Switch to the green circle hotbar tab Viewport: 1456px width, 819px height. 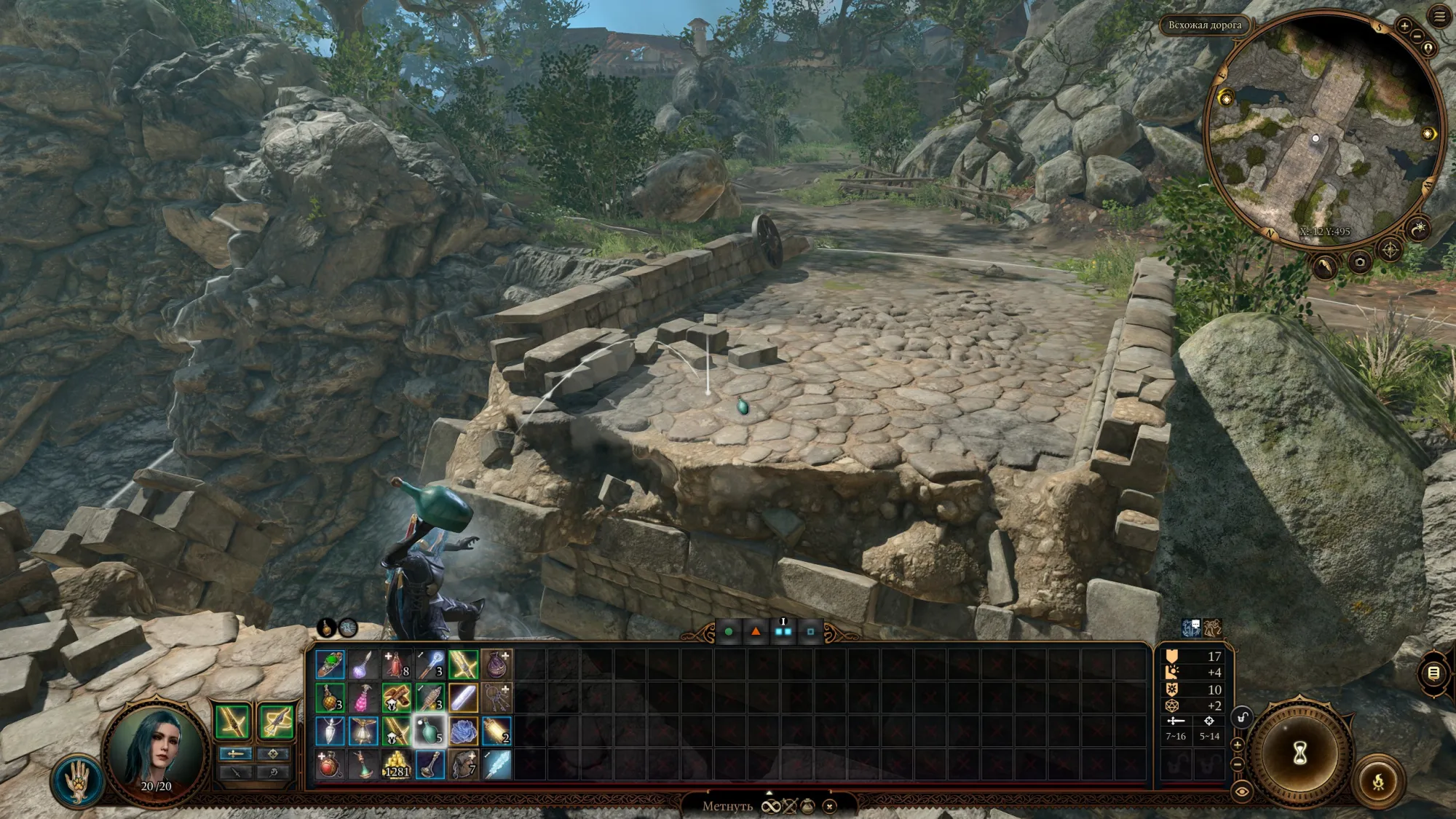coord(728,632)
